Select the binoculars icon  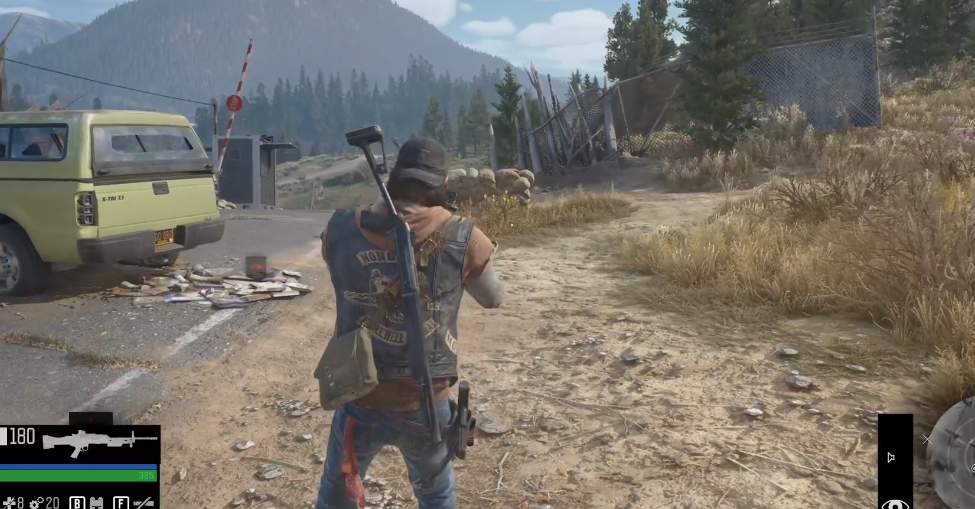tap(98, 502)
